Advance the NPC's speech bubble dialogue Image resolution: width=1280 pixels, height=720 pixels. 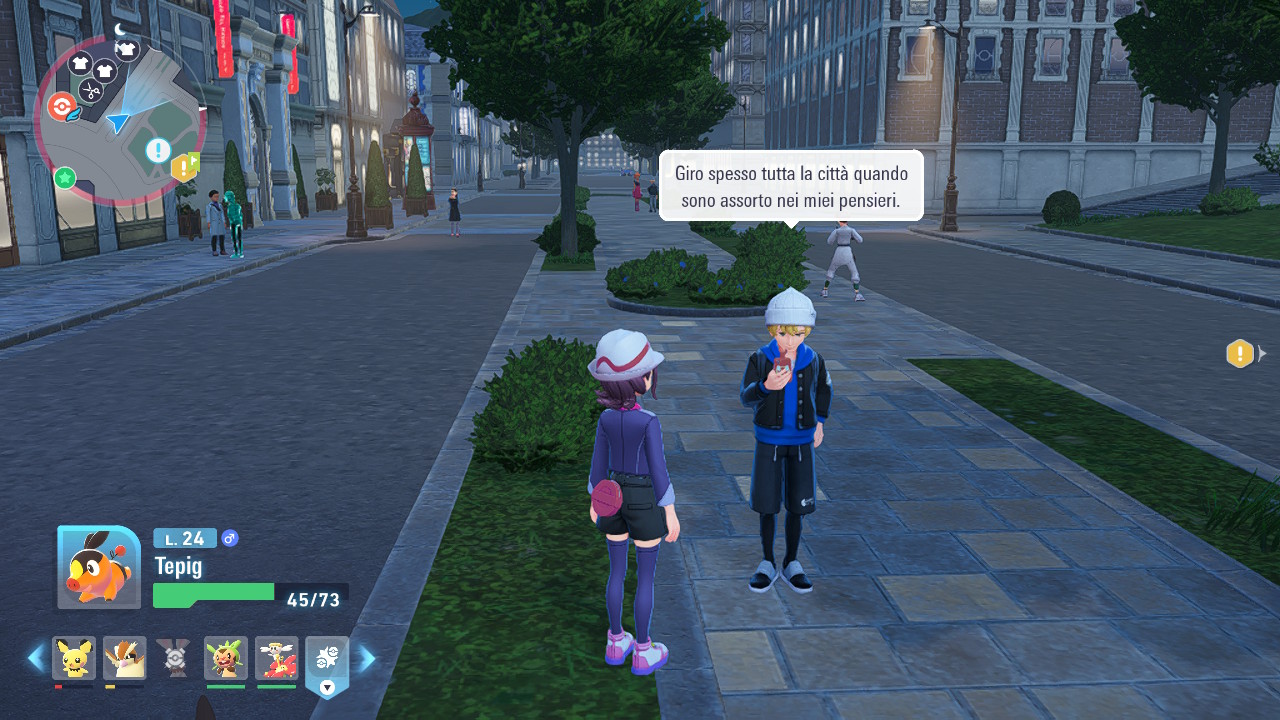(x=790, y=186)
